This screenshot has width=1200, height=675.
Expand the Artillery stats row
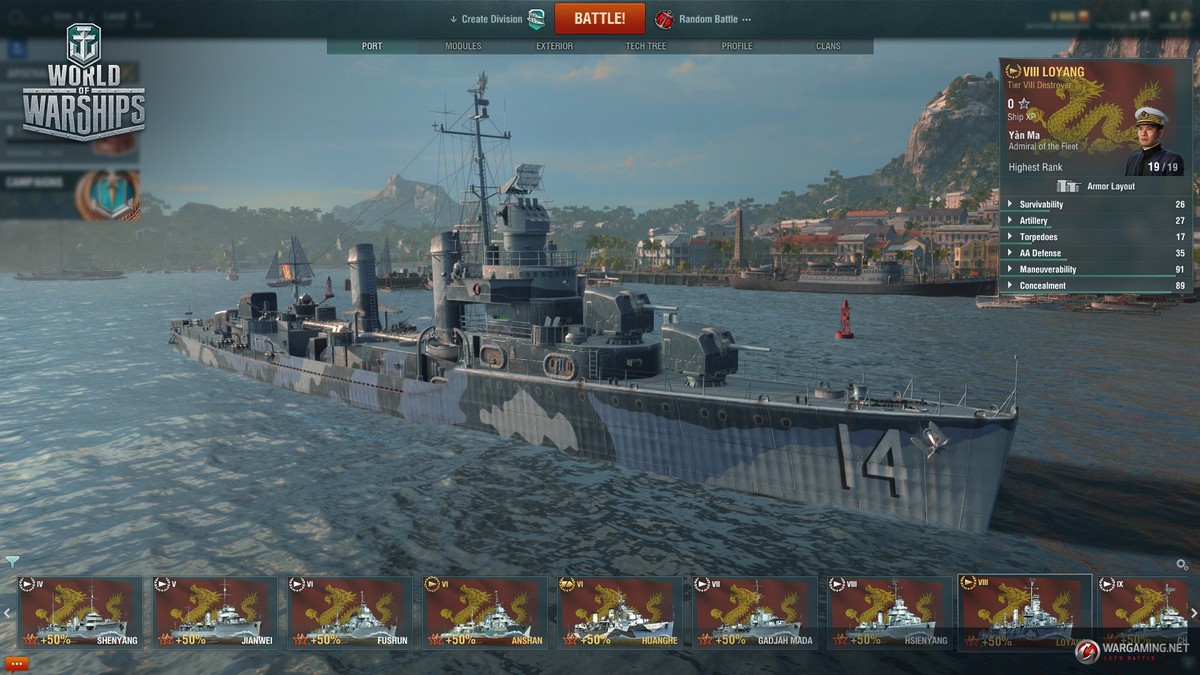point(1033,221)
